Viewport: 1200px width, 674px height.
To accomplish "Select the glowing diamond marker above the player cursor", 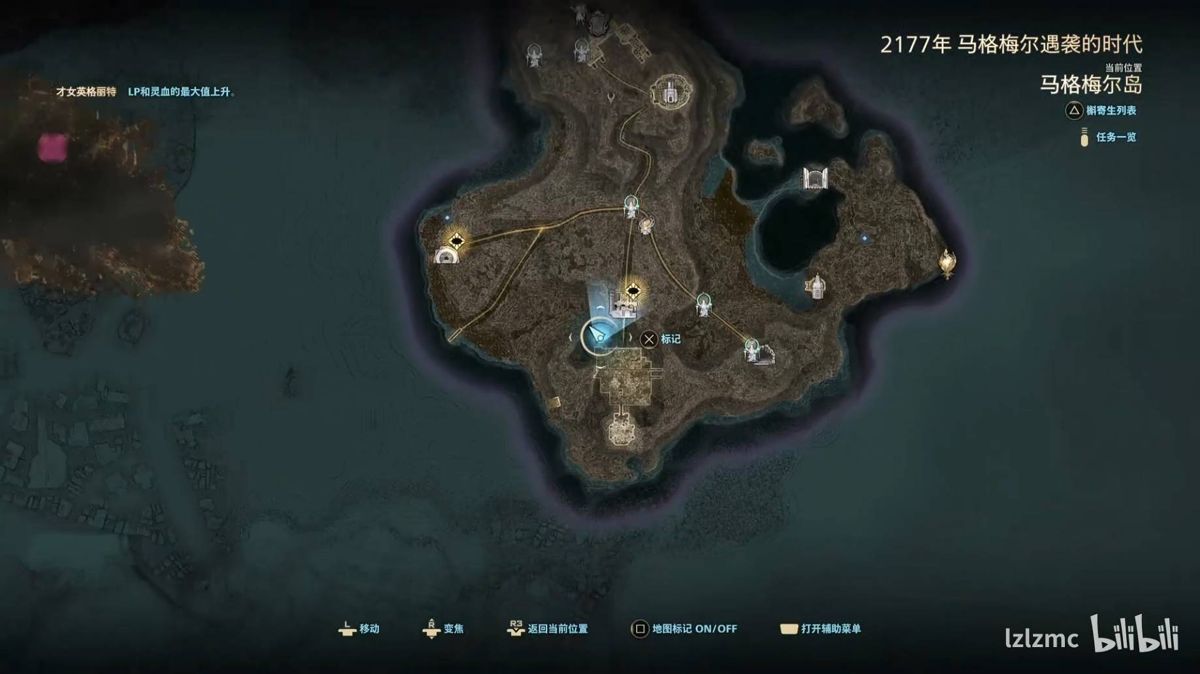I will point(632,292).
